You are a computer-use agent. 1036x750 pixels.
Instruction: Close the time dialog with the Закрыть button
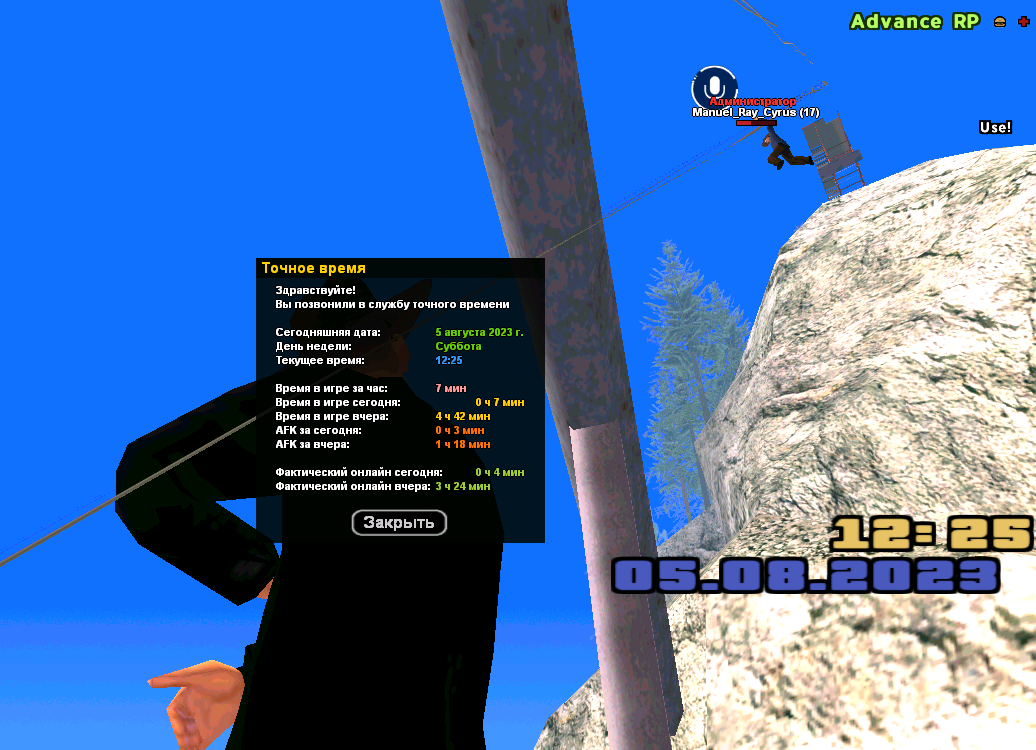coord(399,522)
